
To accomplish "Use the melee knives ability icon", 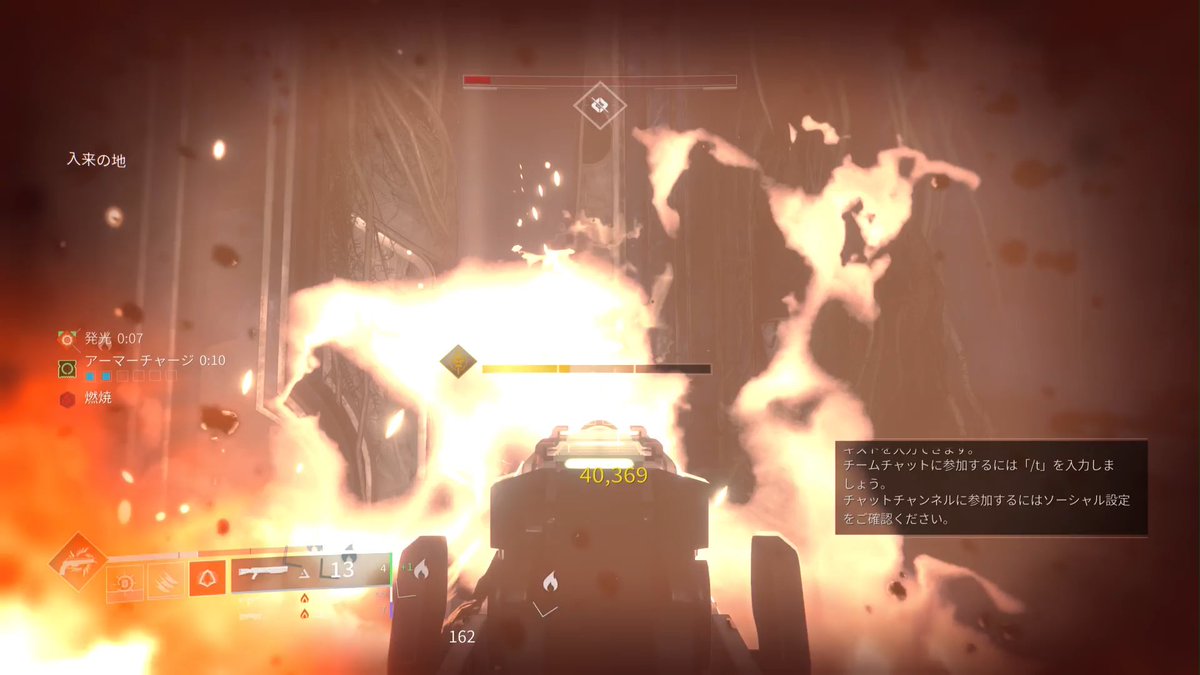I will point(166,580).
